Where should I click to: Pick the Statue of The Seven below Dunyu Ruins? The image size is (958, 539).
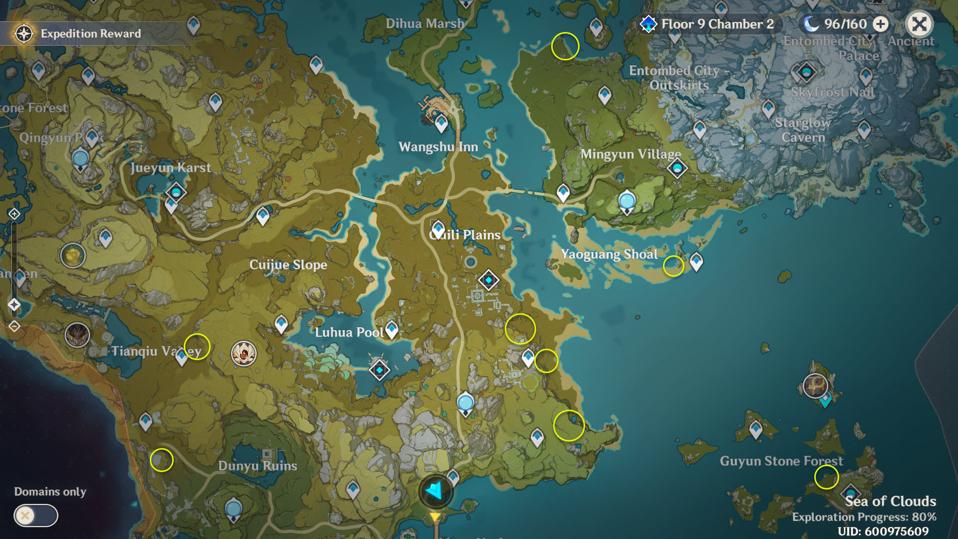tap(234, 509)
